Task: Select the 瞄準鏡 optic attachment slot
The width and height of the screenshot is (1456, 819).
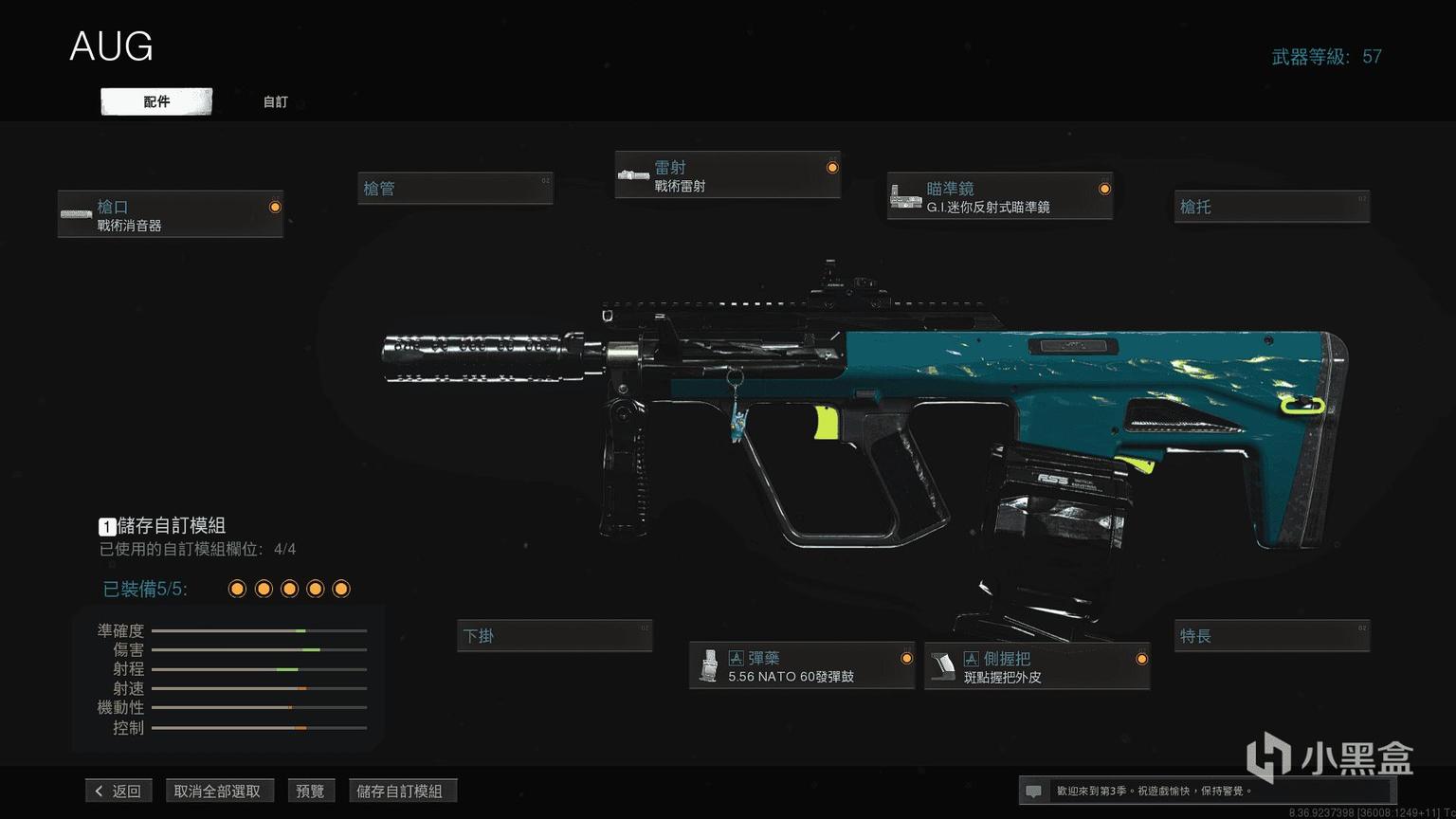Action: coord(999,196)
